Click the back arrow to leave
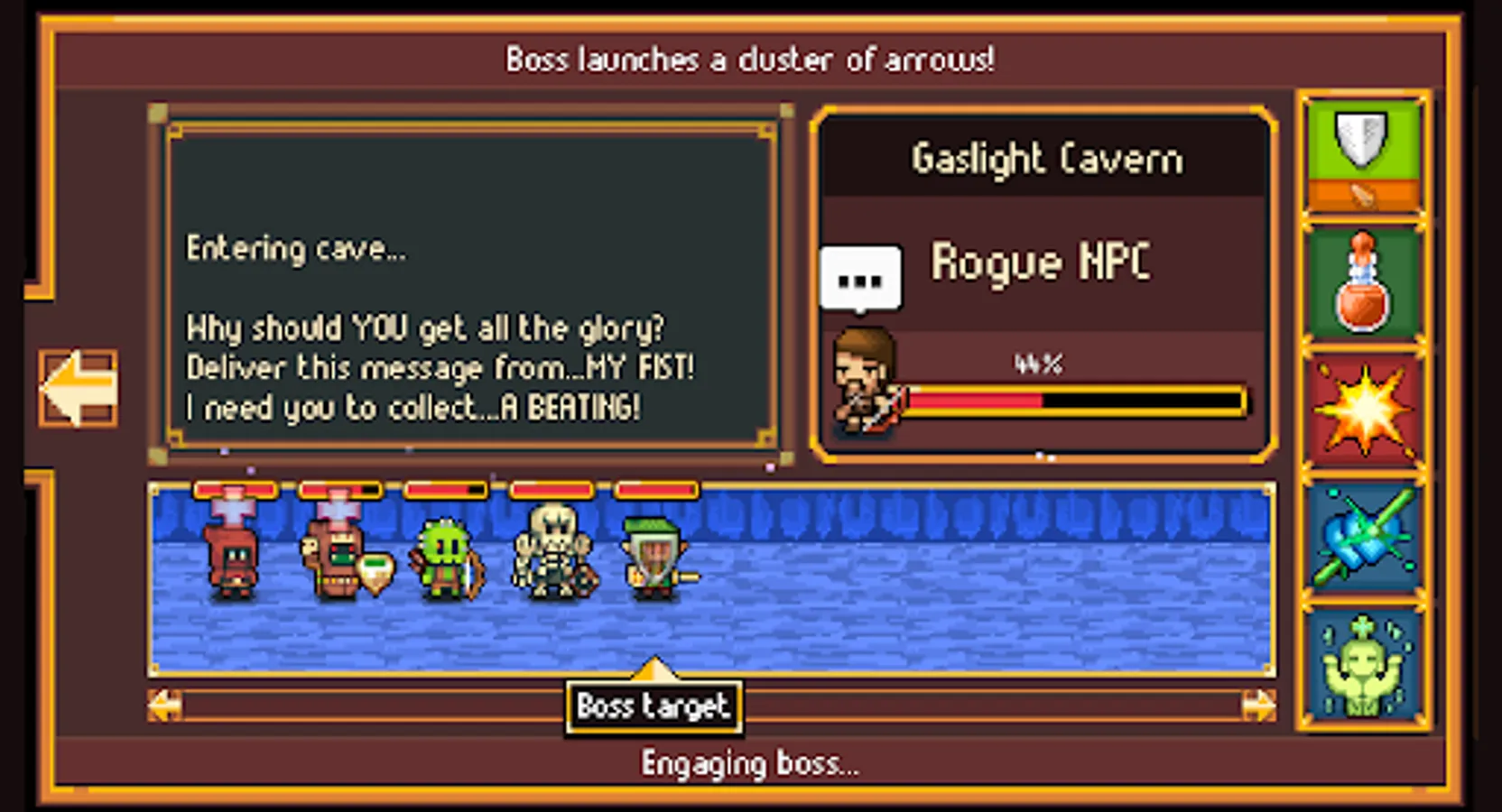Viewport: 1502px width, 812px height. point(77,388)
